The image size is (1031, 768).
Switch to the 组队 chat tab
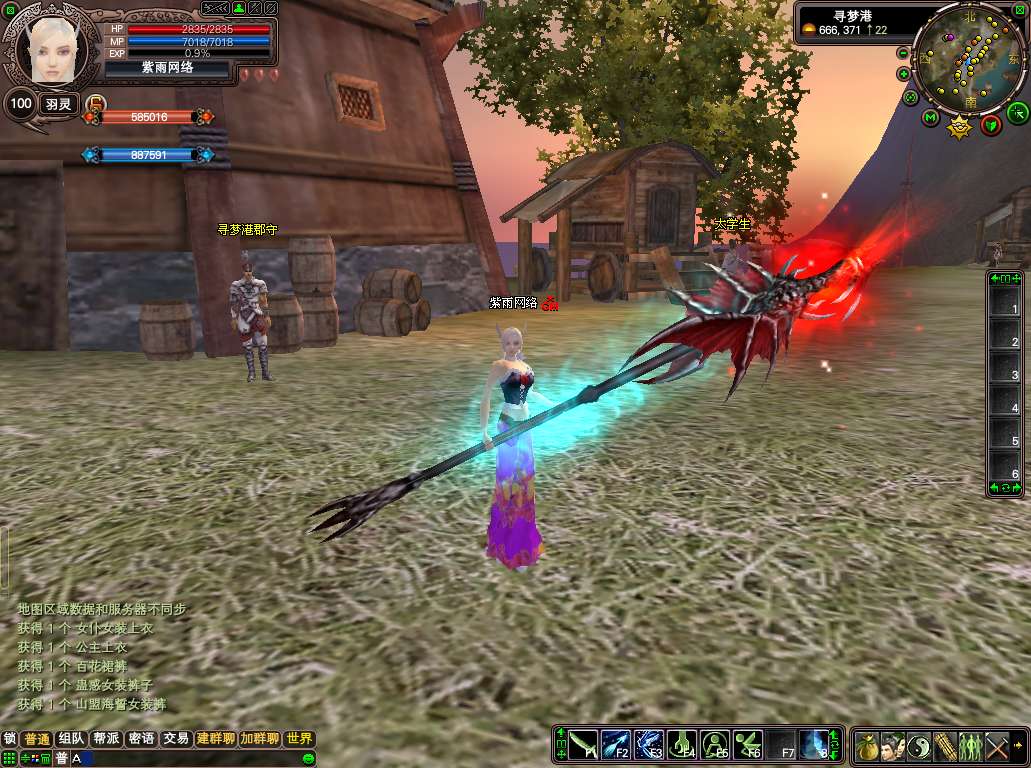point(71,739)
